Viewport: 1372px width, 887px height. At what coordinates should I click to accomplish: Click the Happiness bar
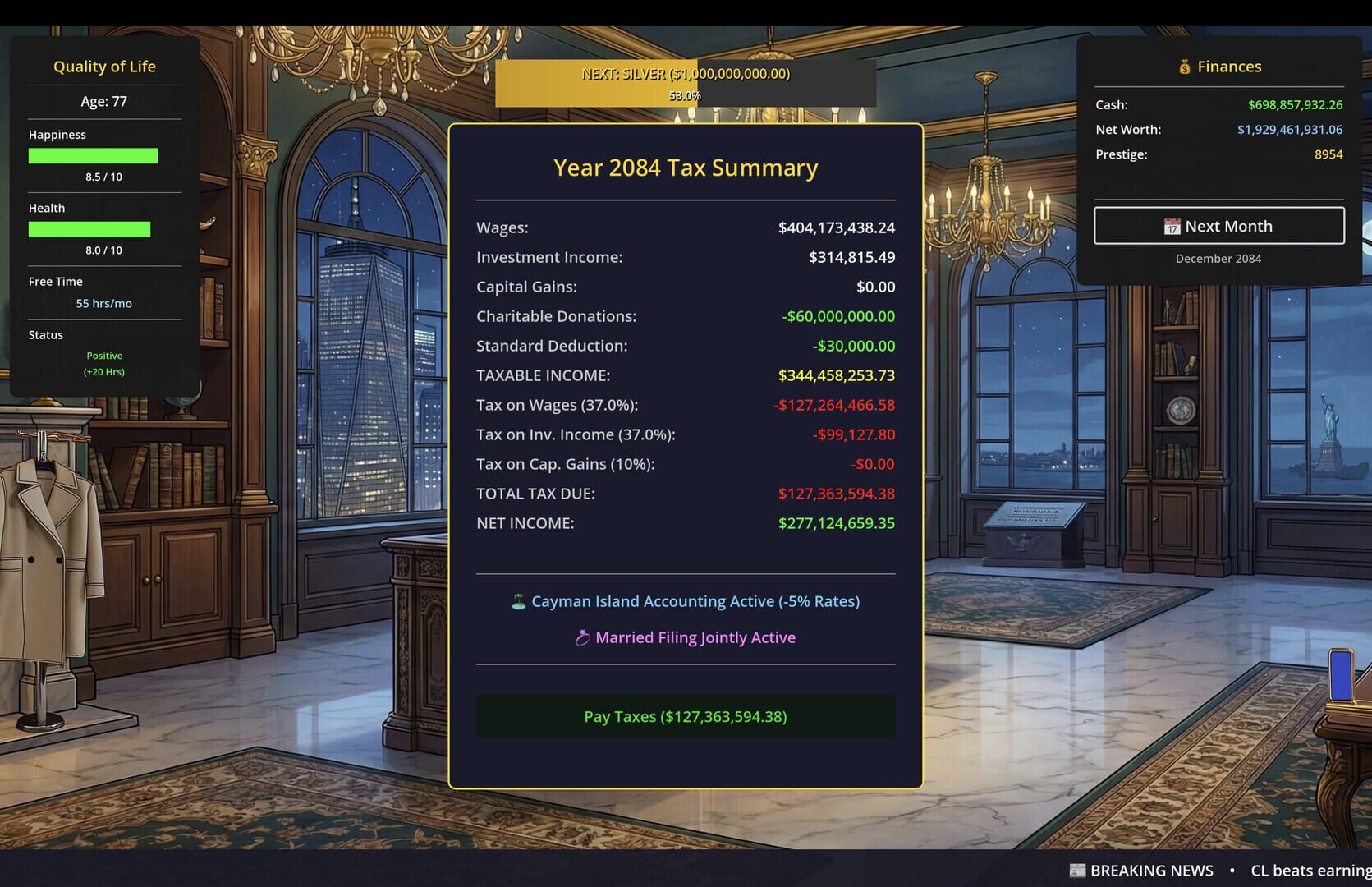93,155
